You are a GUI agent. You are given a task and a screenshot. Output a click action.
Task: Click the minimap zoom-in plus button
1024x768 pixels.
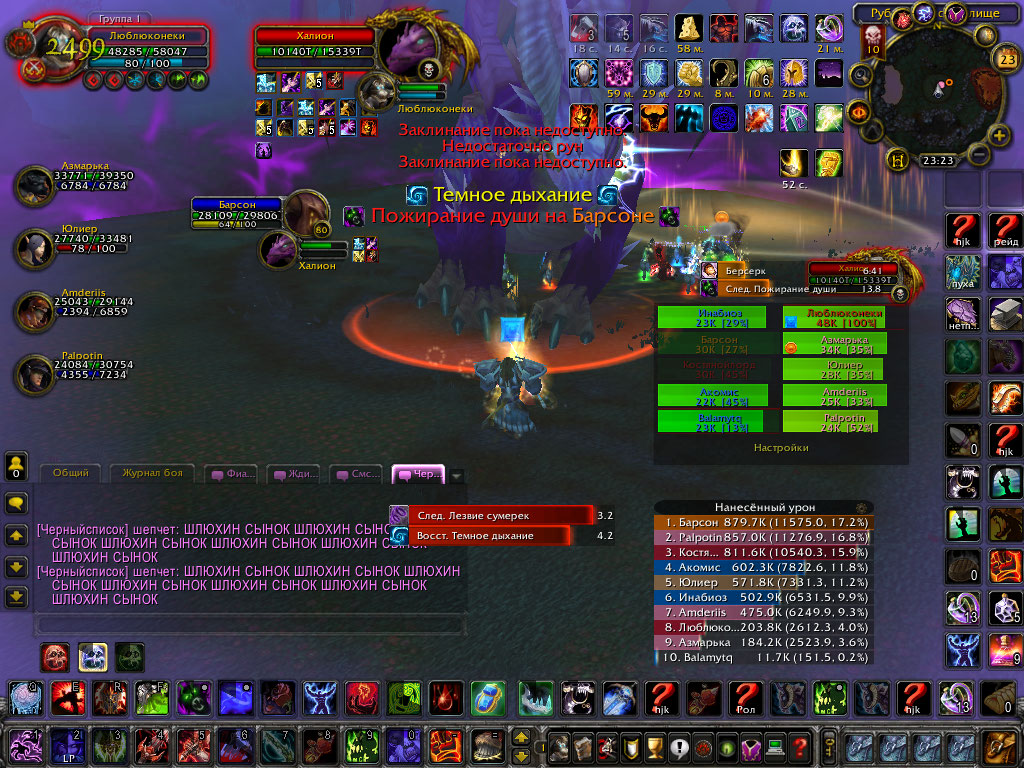pos(997,135)
